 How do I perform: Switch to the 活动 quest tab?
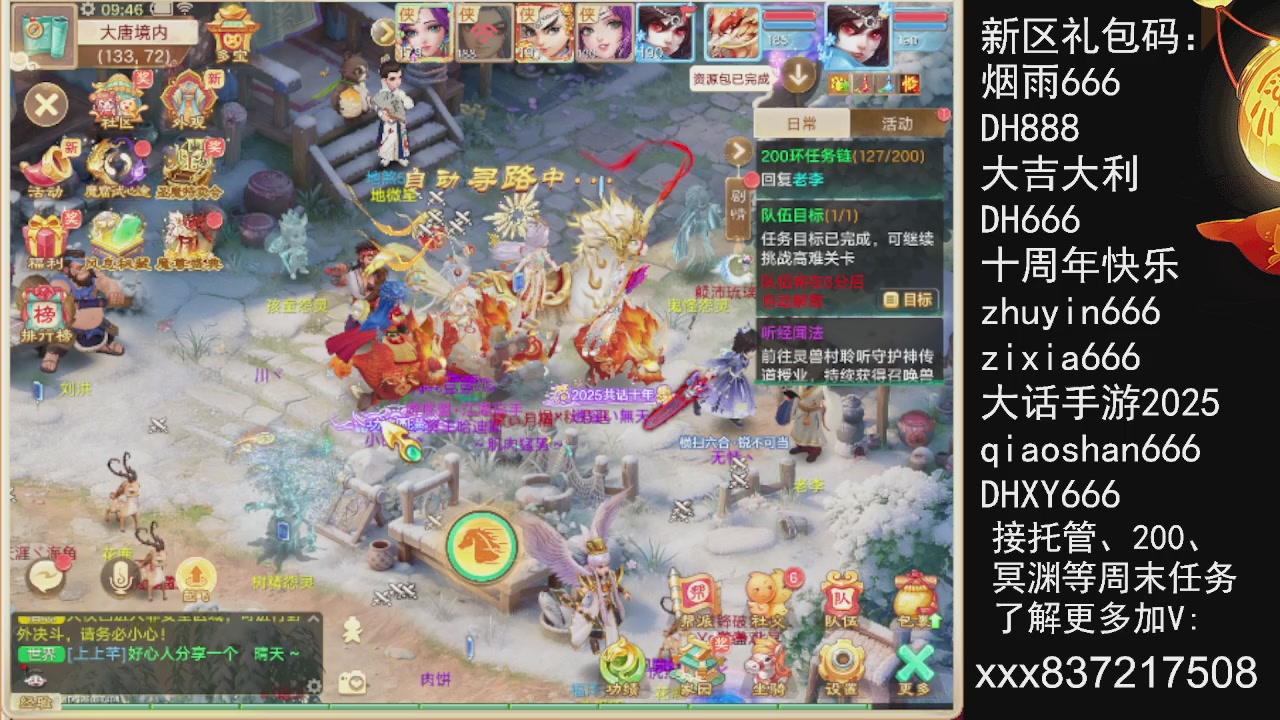[898, 120]
